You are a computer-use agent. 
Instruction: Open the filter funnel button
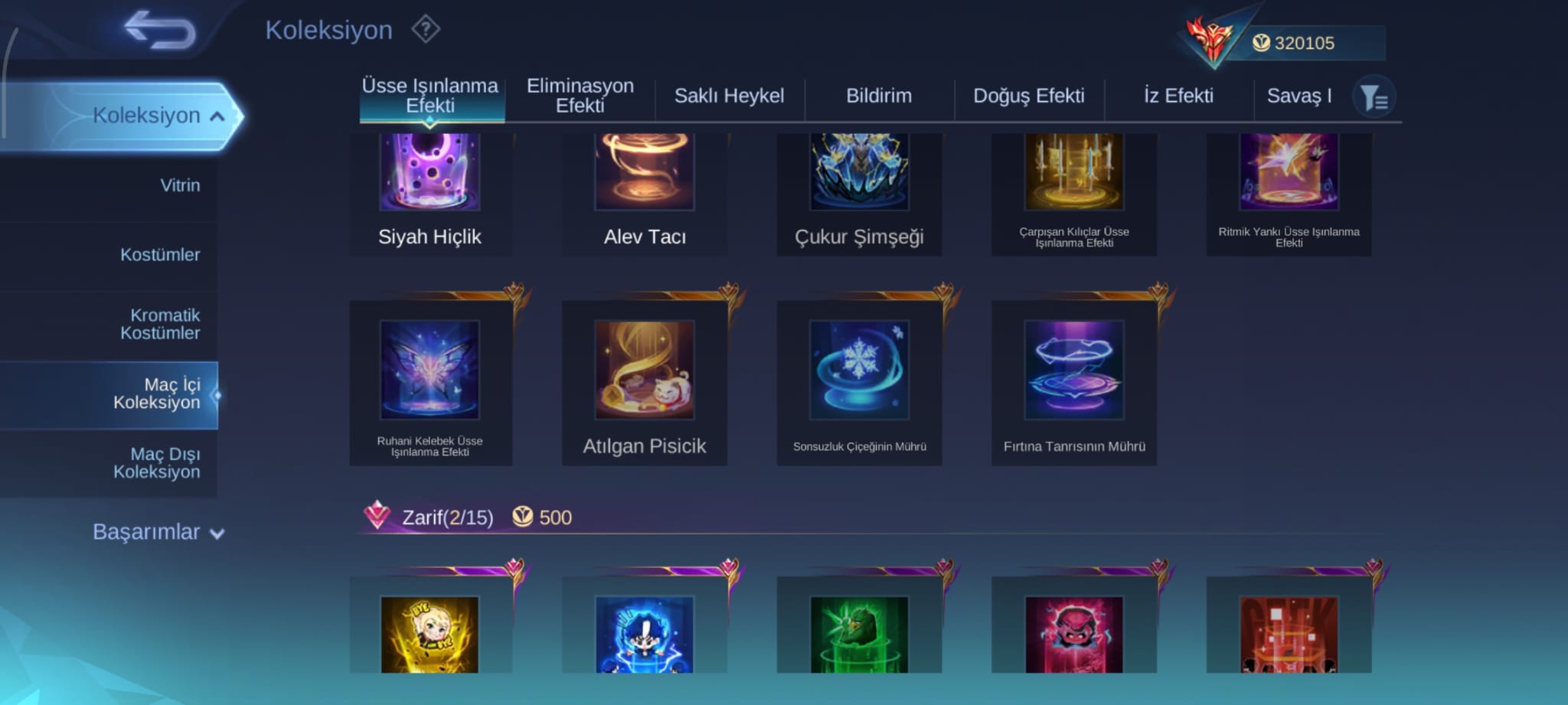coord(1374,97)
